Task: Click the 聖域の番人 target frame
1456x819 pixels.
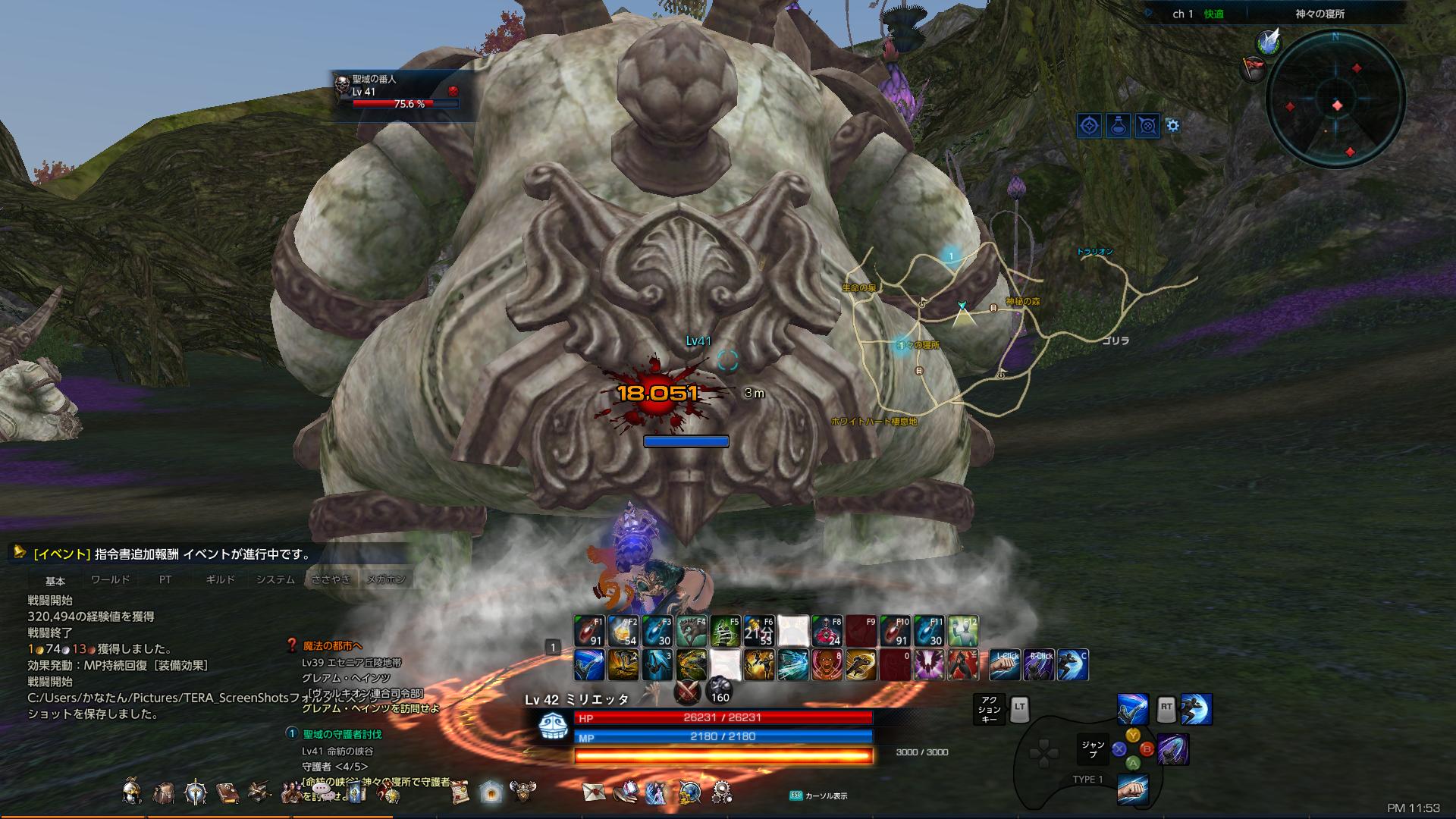Action: [x=394, y=91]
